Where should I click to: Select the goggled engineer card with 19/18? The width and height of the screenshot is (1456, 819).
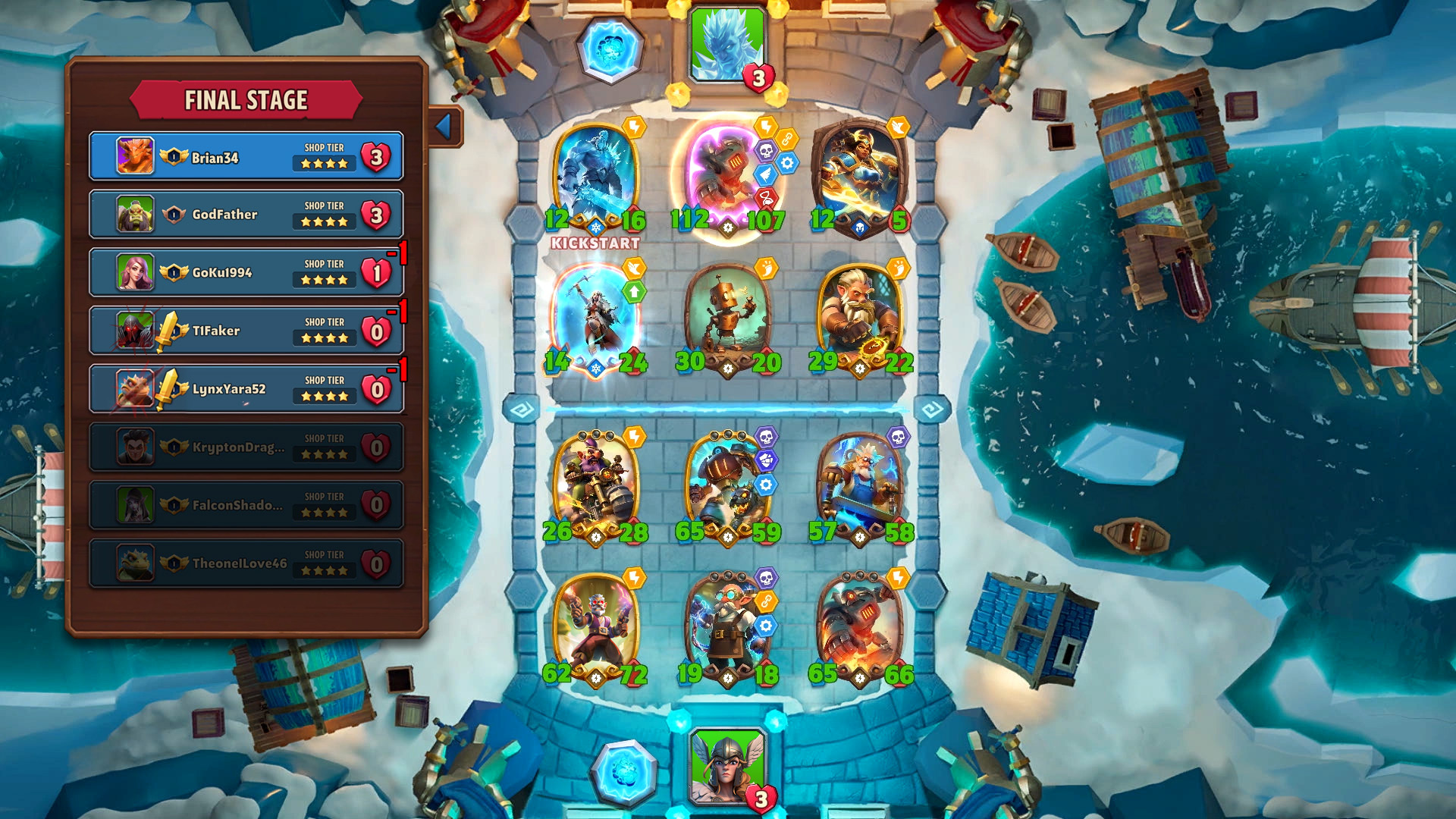pos(726,628)
